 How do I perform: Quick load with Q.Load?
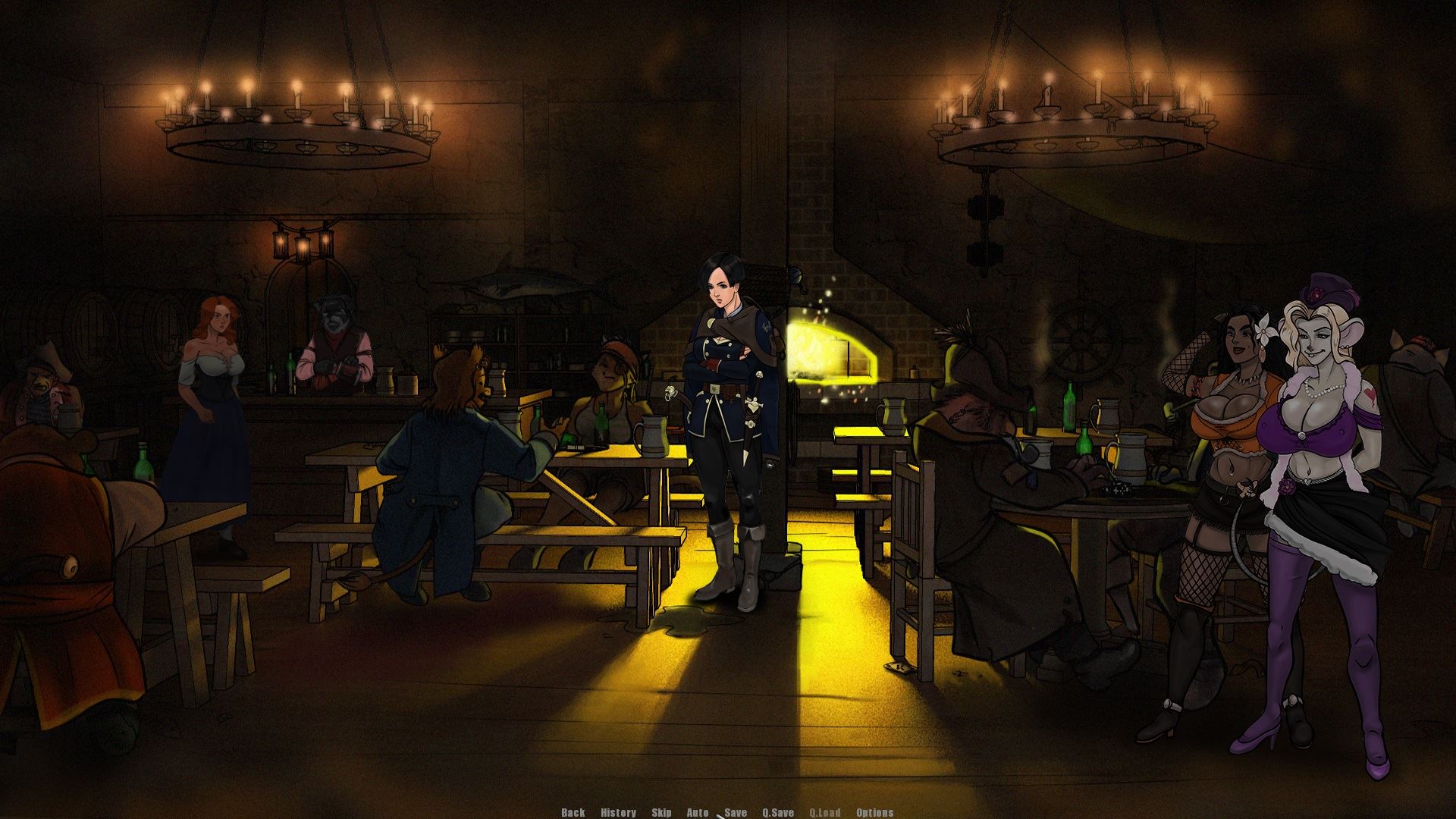tap(825, 812)
